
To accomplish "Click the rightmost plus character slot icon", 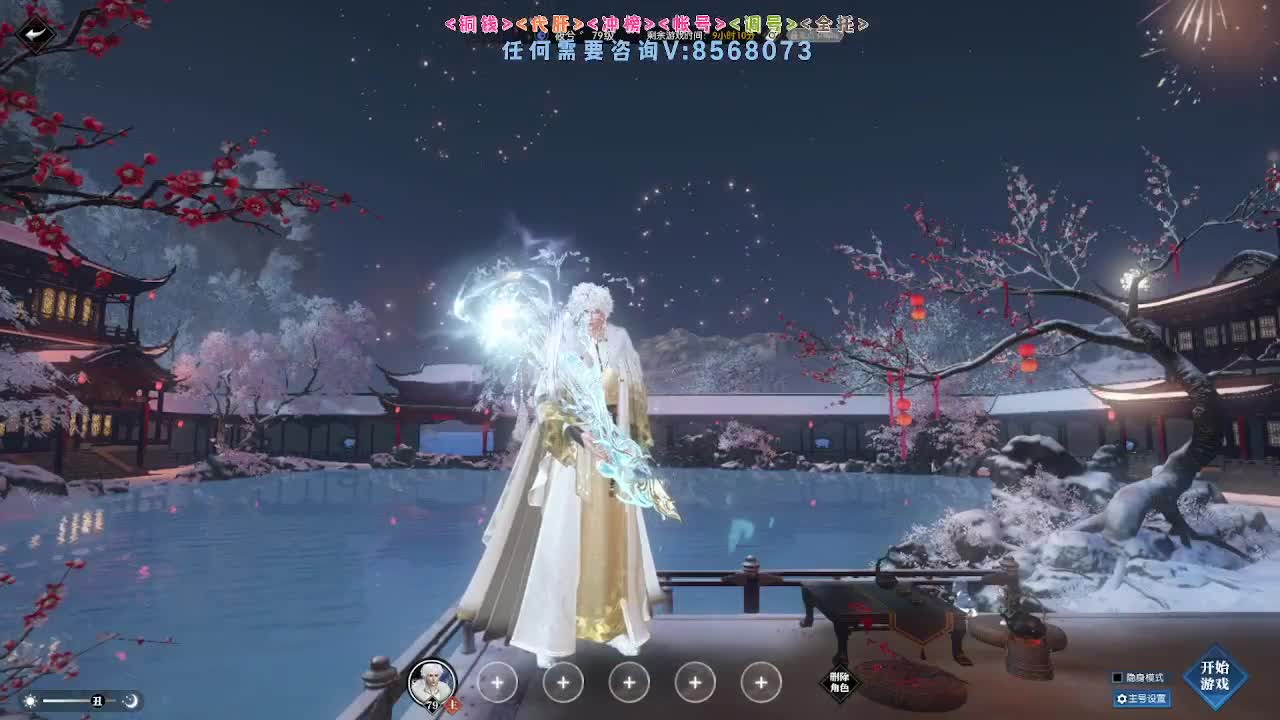I will click(x=760, y=682).
